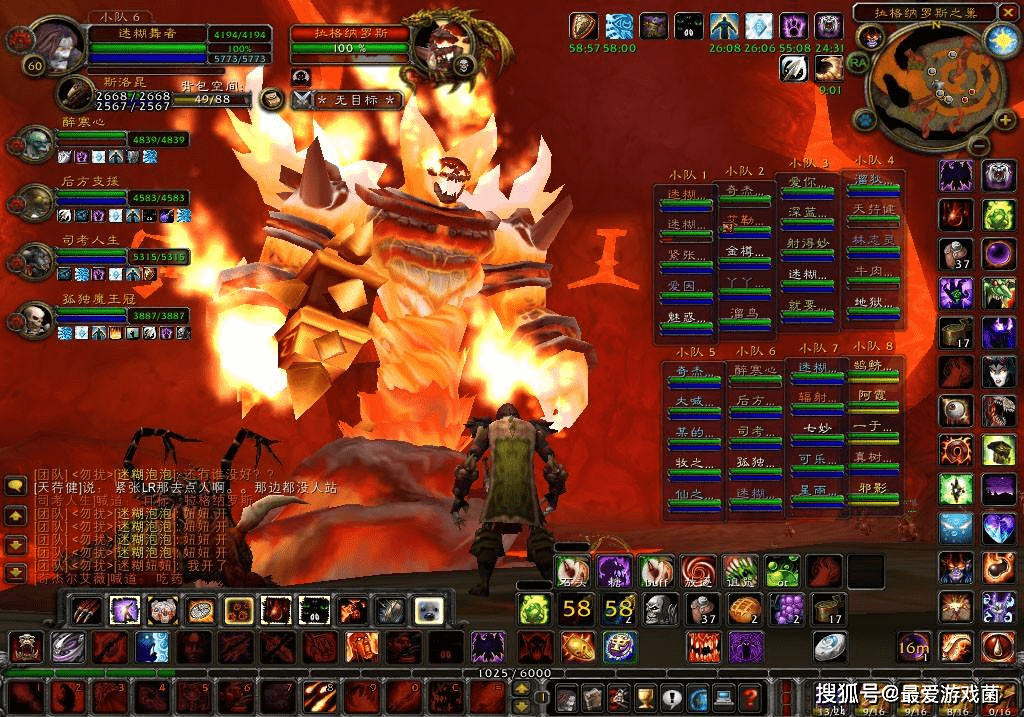This screenshot has width=1024, height=717.
Task: Use the bandage item with count 37
Action: [x=701, y=609]
